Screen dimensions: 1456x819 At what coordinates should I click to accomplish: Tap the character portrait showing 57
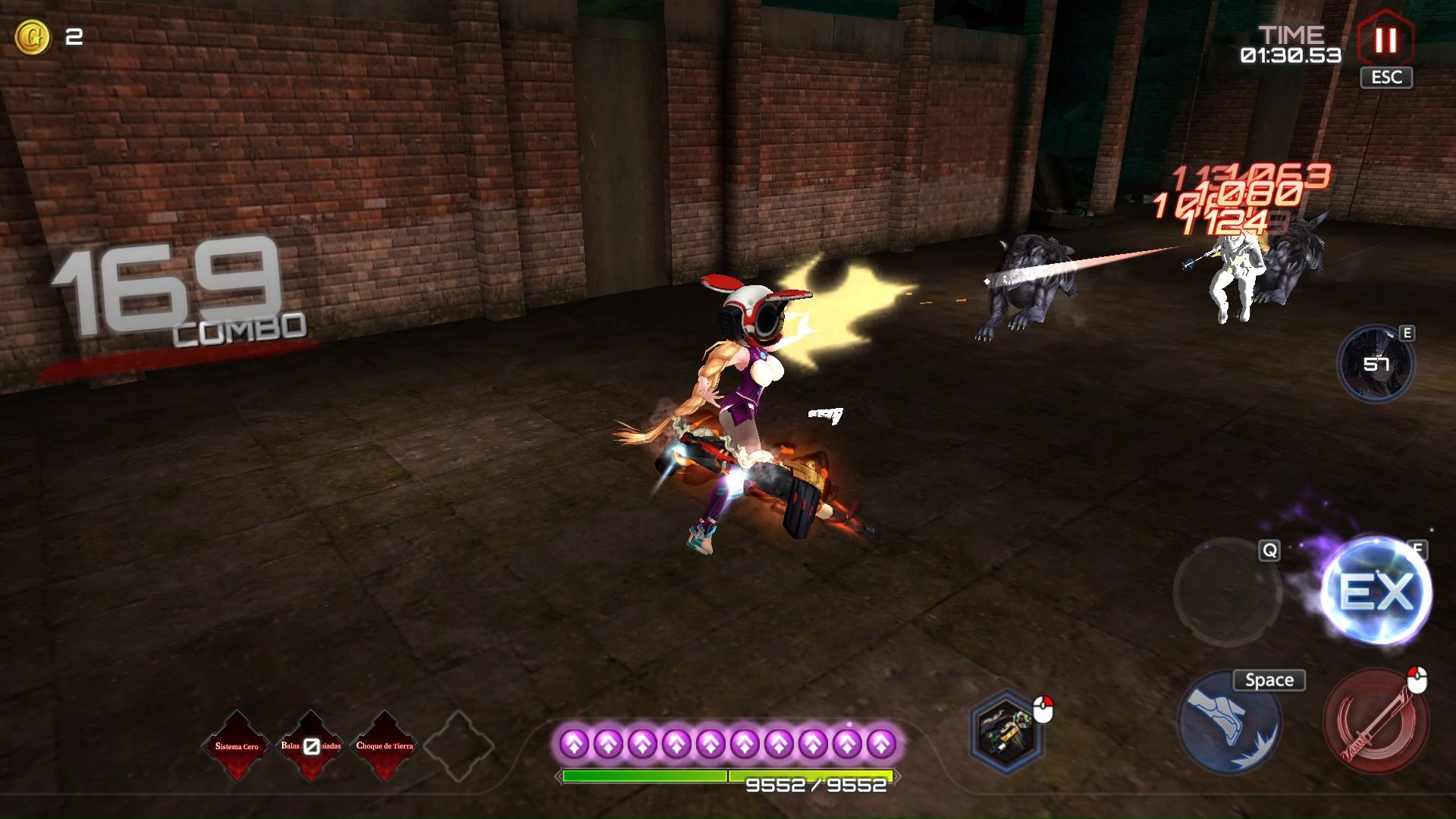click(1376, 364)
